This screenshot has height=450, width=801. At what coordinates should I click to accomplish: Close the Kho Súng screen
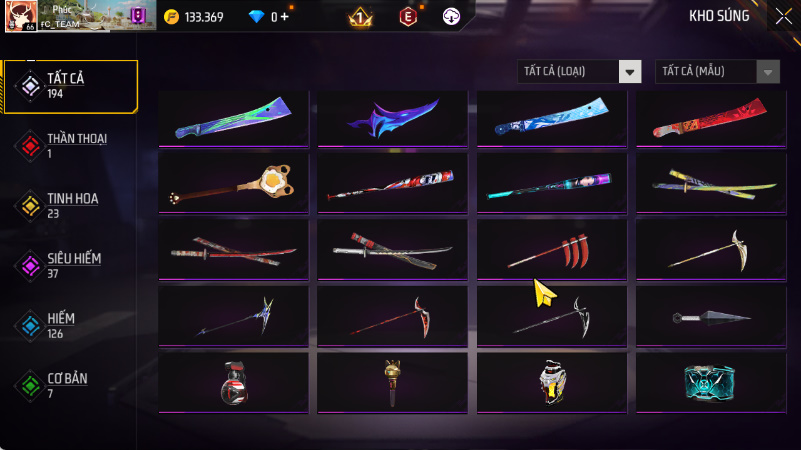point(783,15)
